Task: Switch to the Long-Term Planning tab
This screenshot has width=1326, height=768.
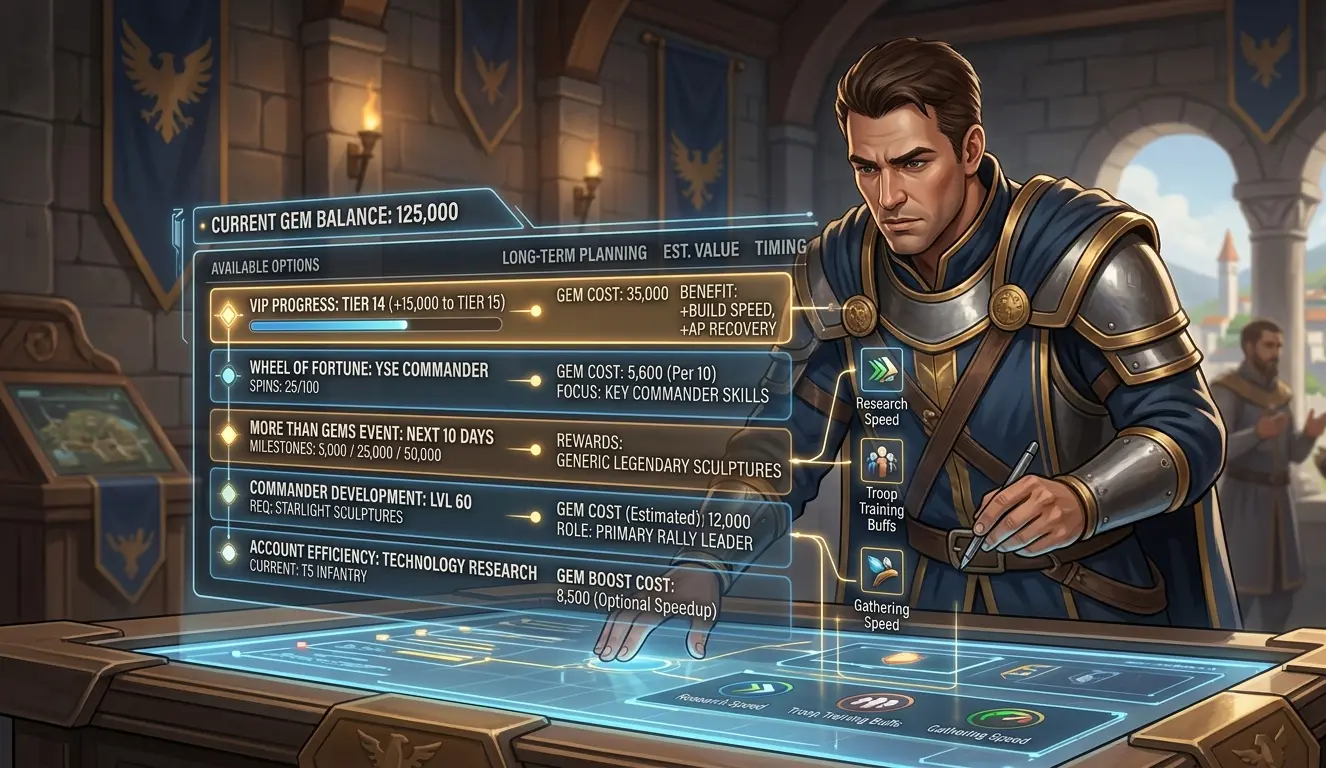Action: click(574, 253)
